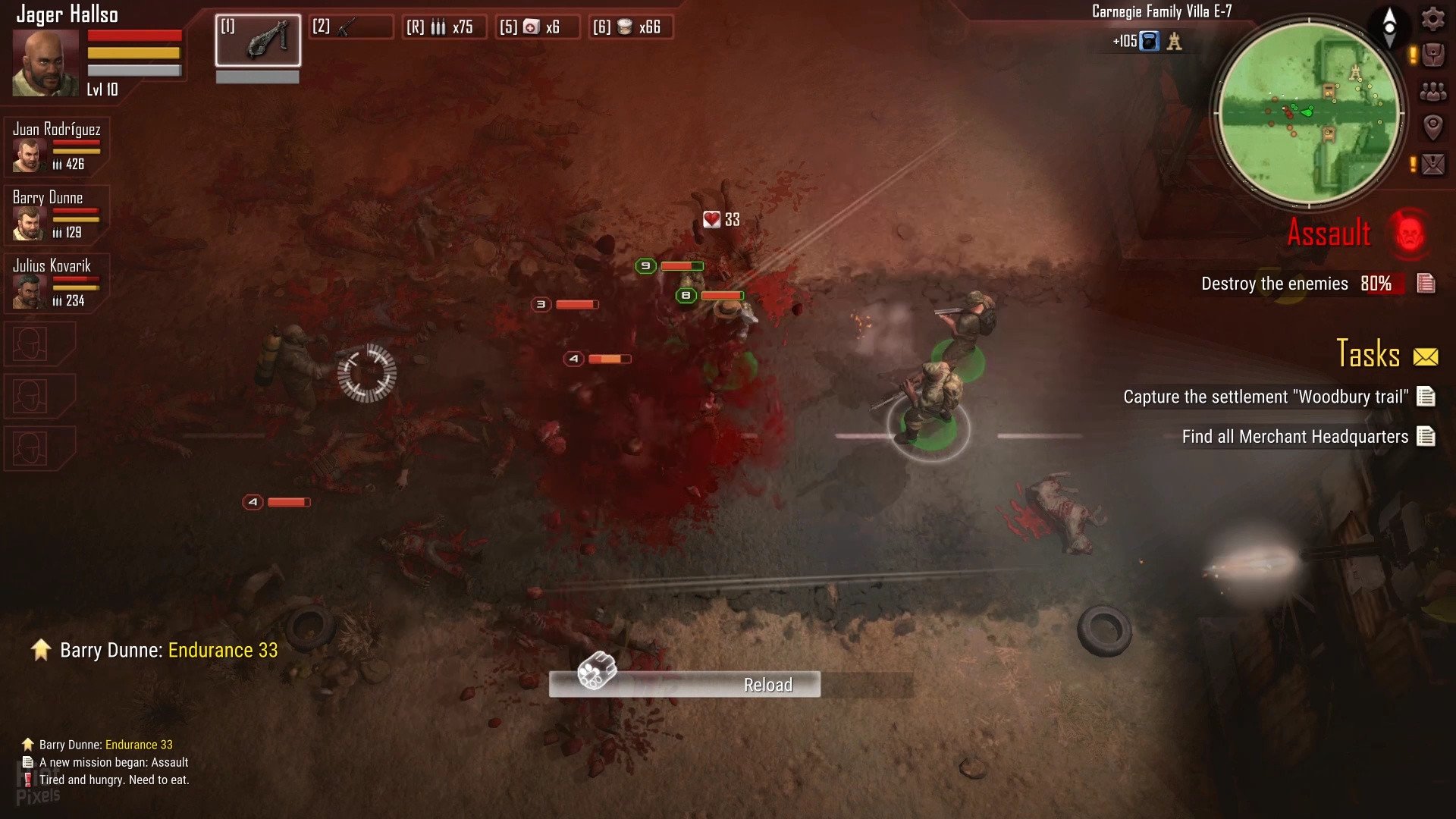
Task: Select squad member Julius Kovarik
Action: click(56, 283)
